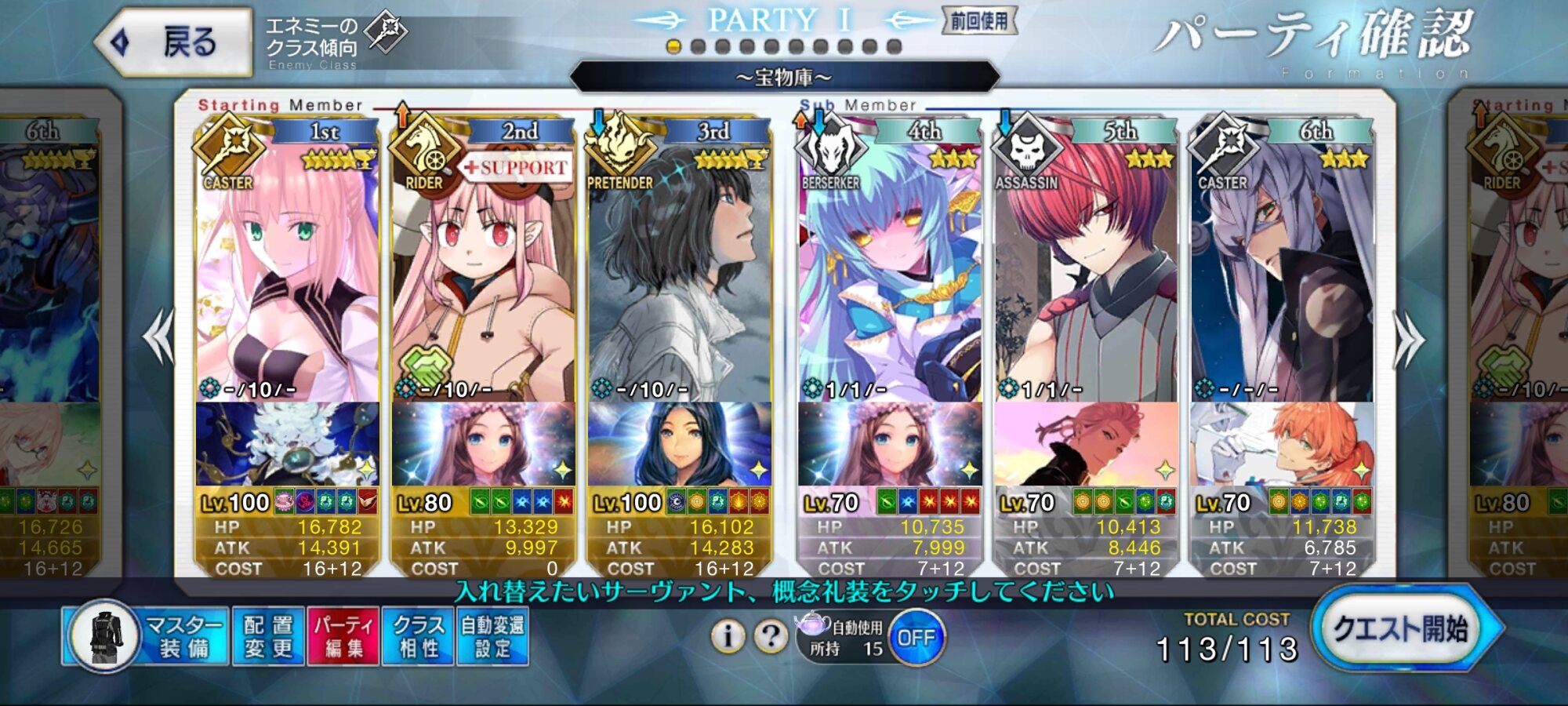Tap the 前回使用 last-used tag

[979, 21]
